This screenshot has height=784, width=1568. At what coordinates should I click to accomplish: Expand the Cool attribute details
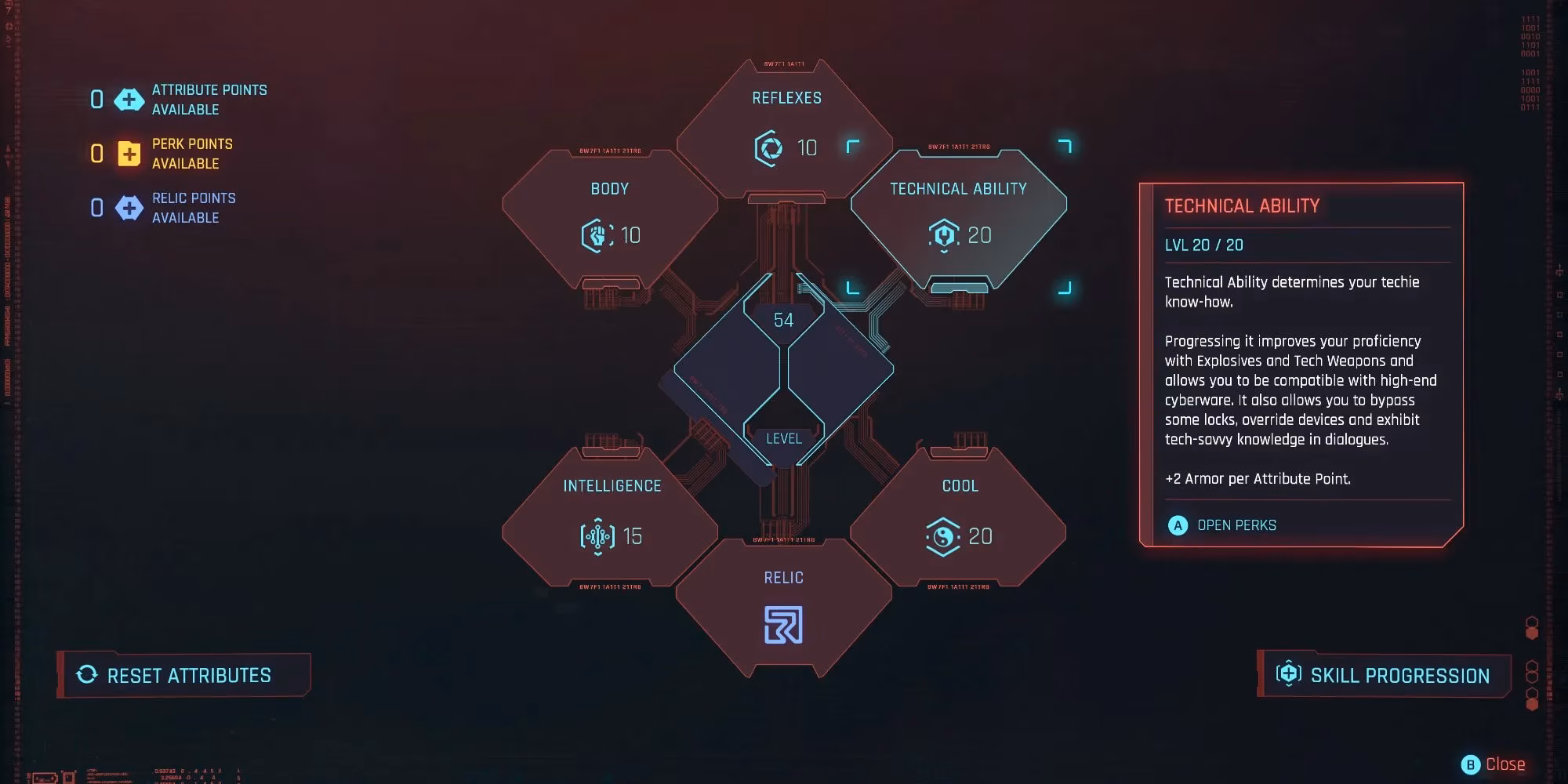tap(961, 486)
